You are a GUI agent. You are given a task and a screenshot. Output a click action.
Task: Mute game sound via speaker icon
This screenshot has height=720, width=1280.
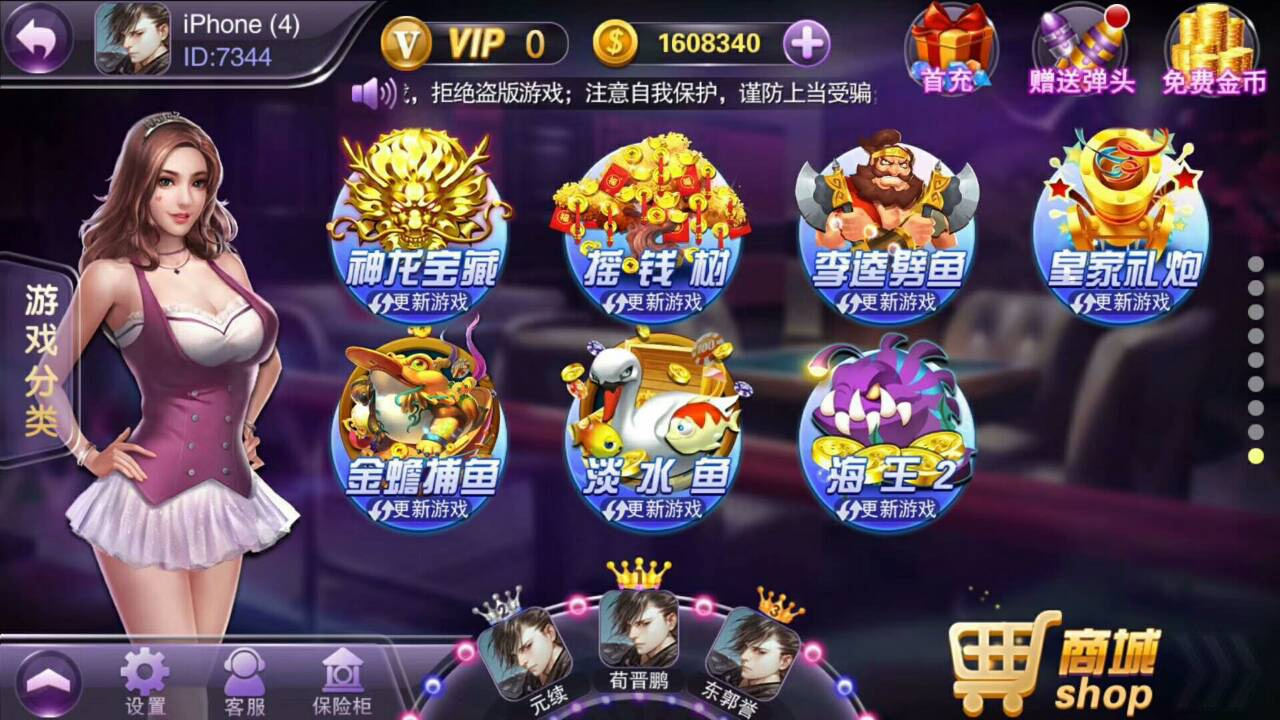coord(370,91)
